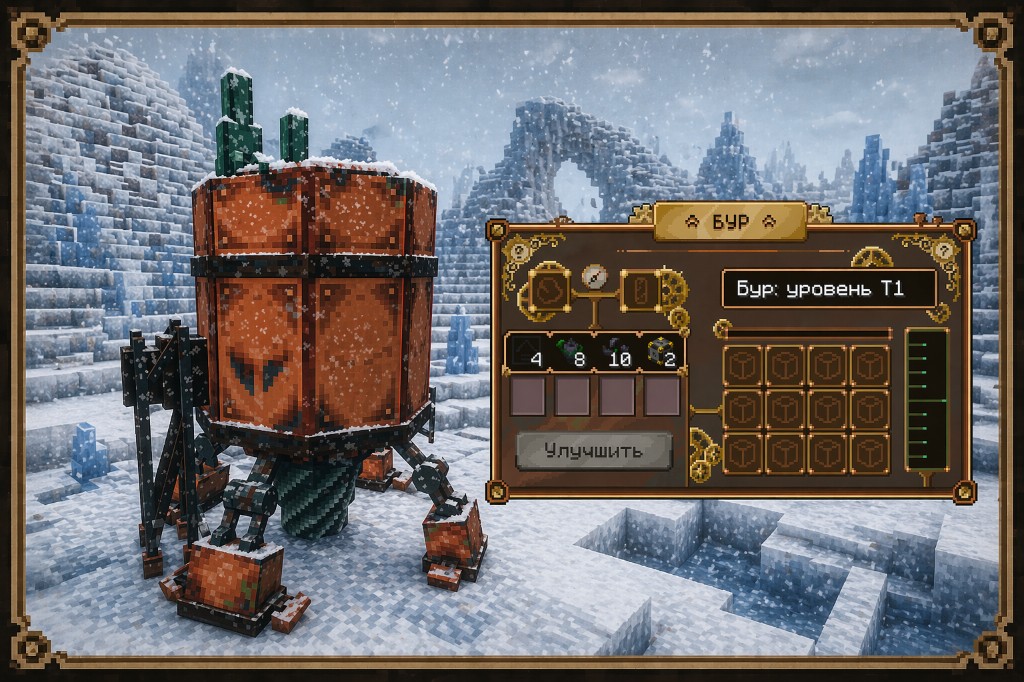This screenshot has height=682, width=1024.
Task: Select the yellow-cornered block showing count 2
Action: (x=661, y=353)
